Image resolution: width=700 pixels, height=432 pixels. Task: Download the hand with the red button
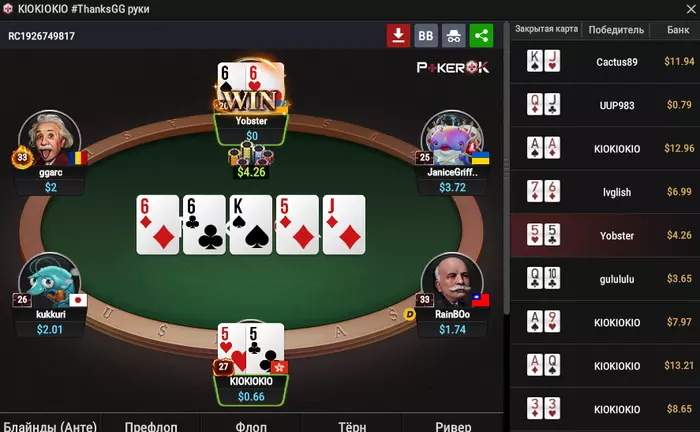pos(398,36)
